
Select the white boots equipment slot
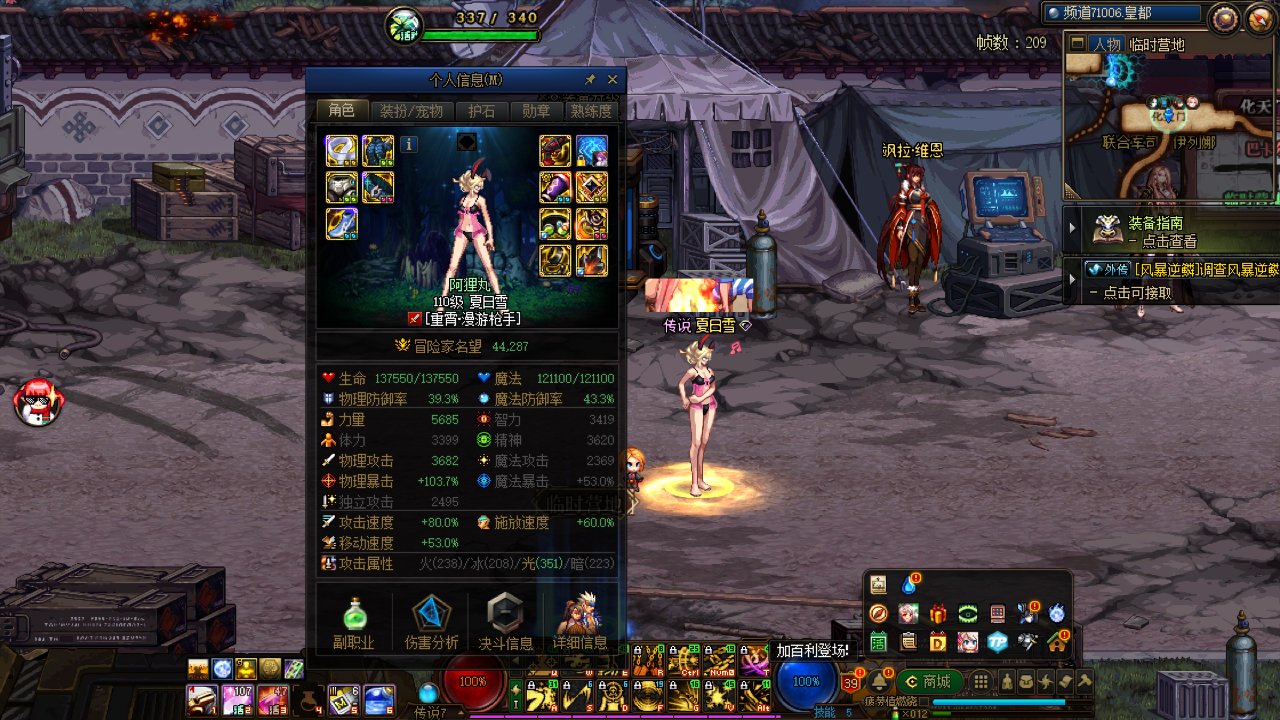(x=341, y=224)
